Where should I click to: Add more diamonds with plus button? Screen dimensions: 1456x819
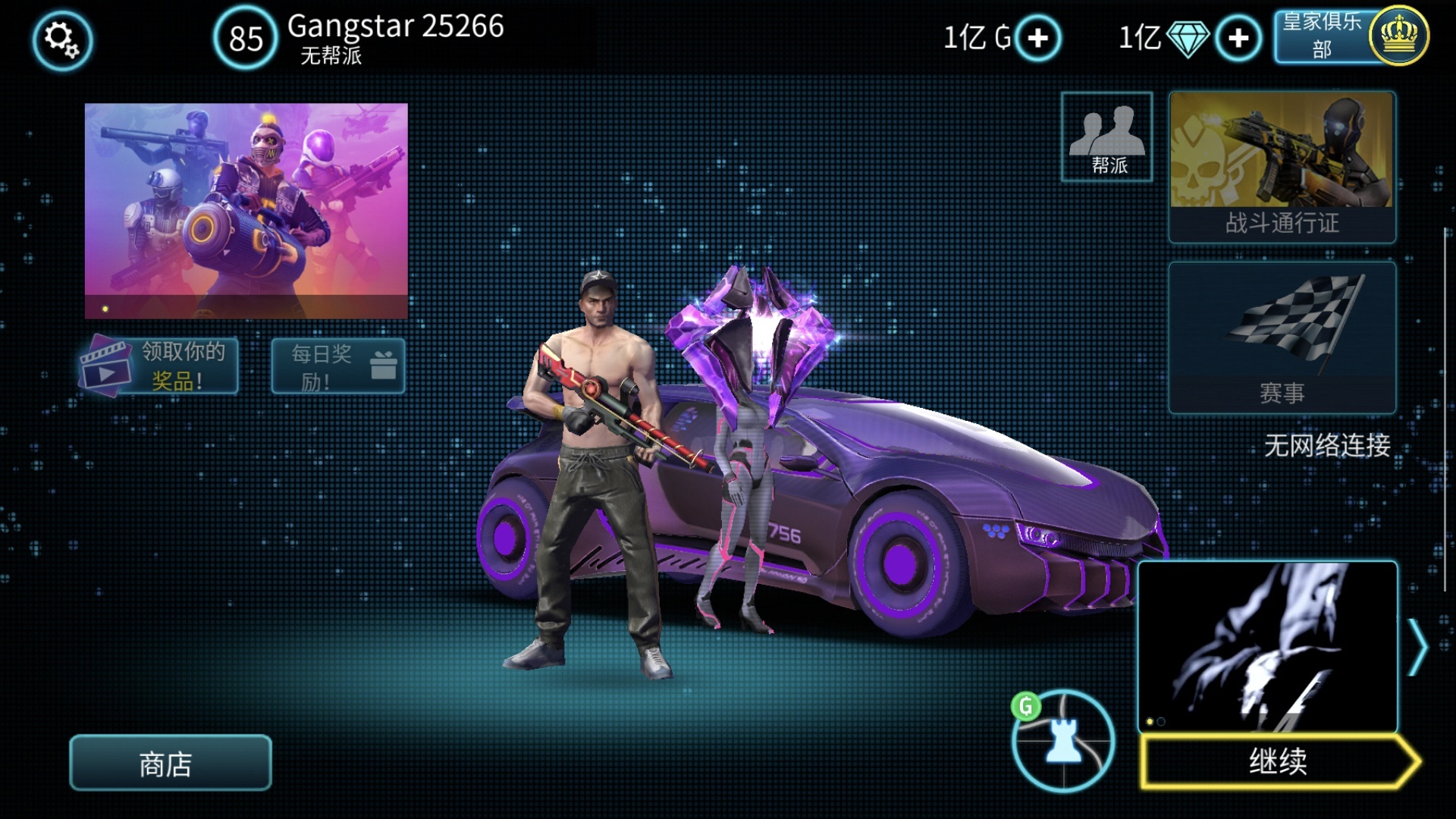[x=1238, y=38]
